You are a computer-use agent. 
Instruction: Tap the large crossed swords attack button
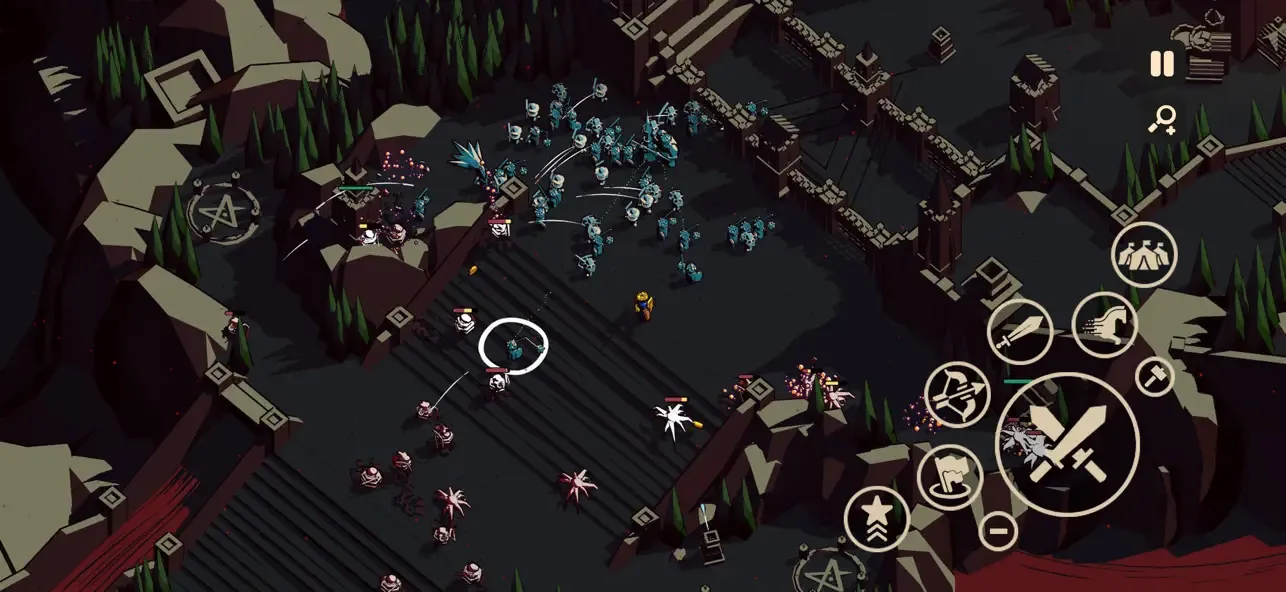[x=1067, y=444]
